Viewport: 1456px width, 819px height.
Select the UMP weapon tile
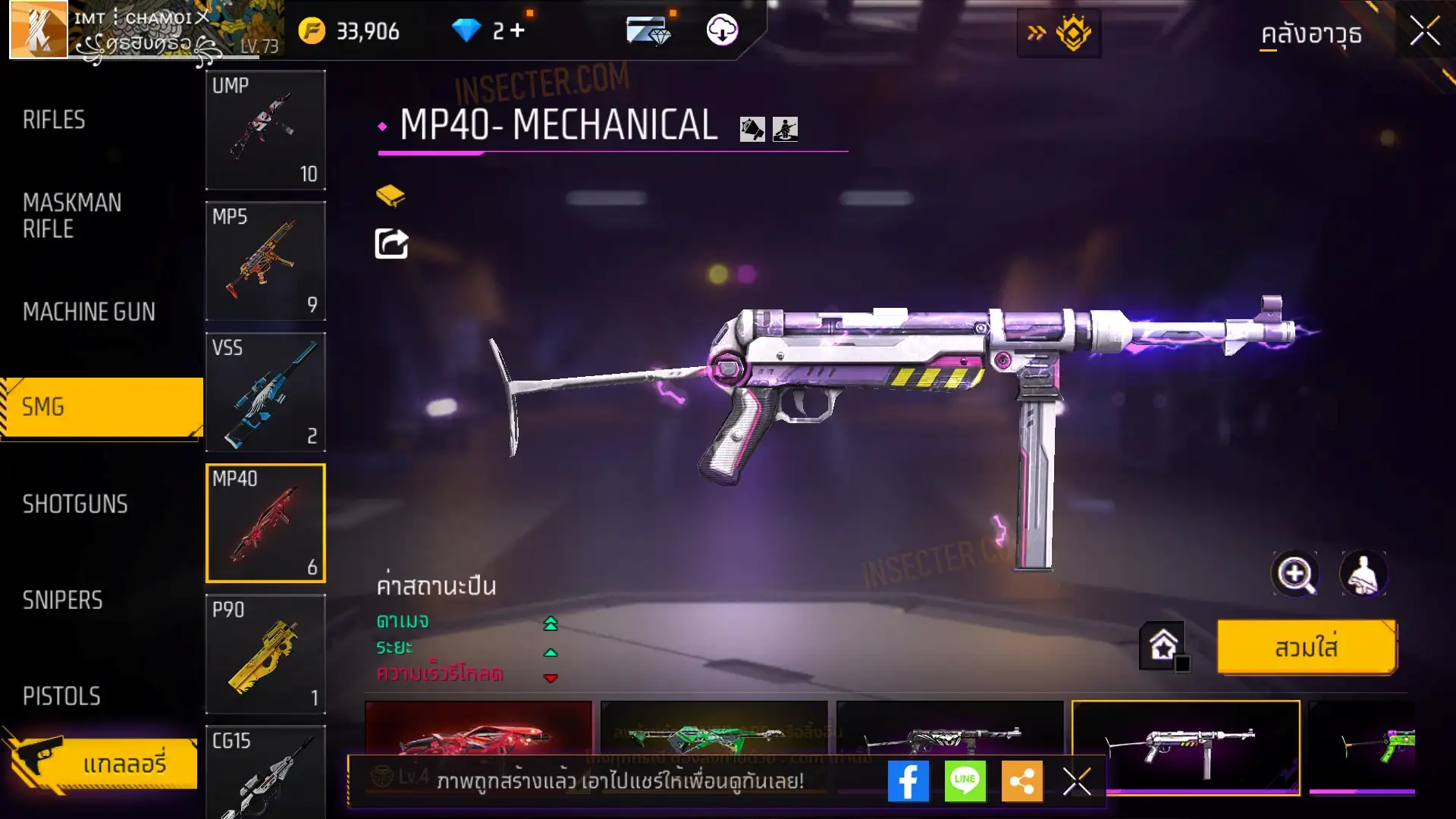pos(265,130)
